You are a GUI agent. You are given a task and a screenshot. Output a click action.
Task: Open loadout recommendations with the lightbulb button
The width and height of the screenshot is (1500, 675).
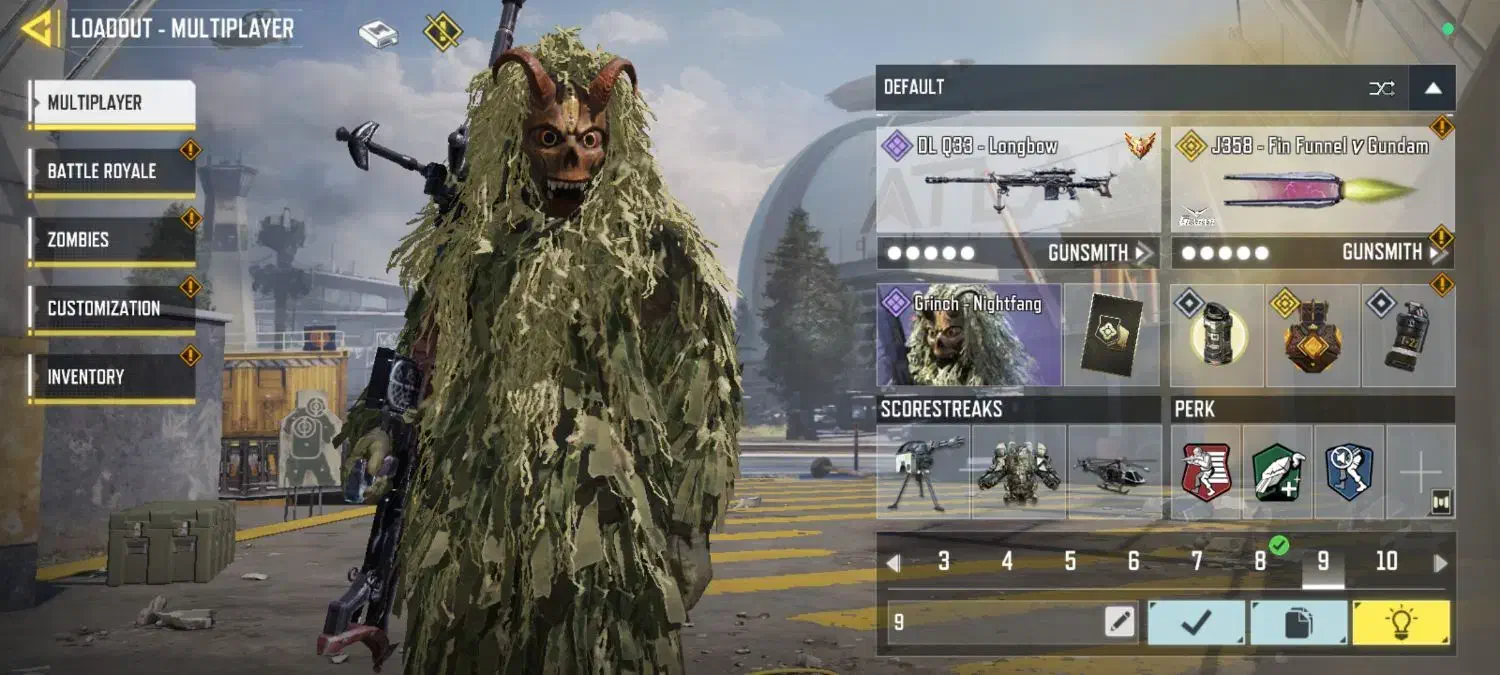[x=1400, y=622]
